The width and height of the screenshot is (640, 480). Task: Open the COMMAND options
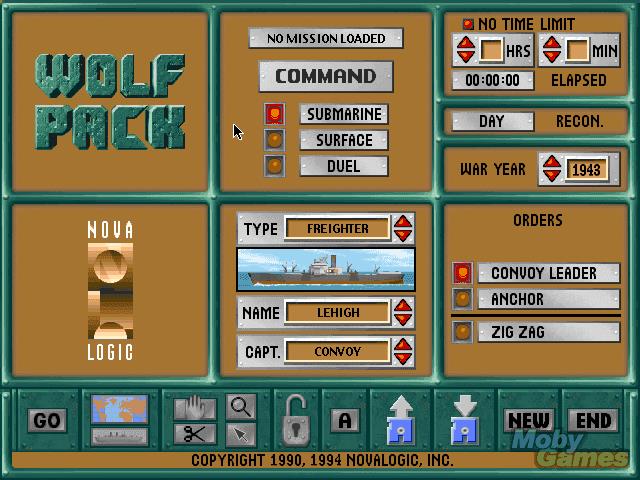coord(326,76)
